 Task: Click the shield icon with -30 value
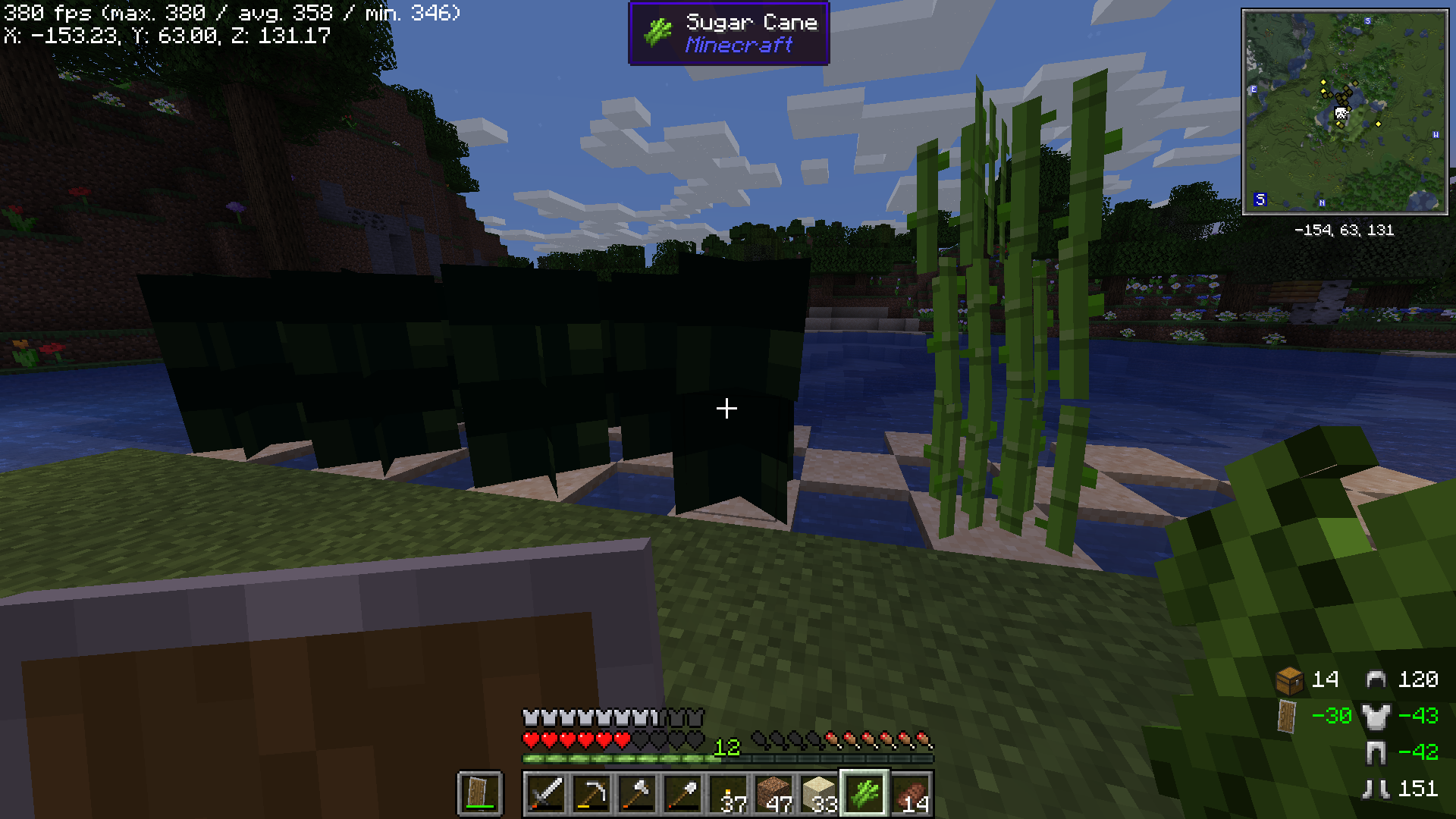1288,717
